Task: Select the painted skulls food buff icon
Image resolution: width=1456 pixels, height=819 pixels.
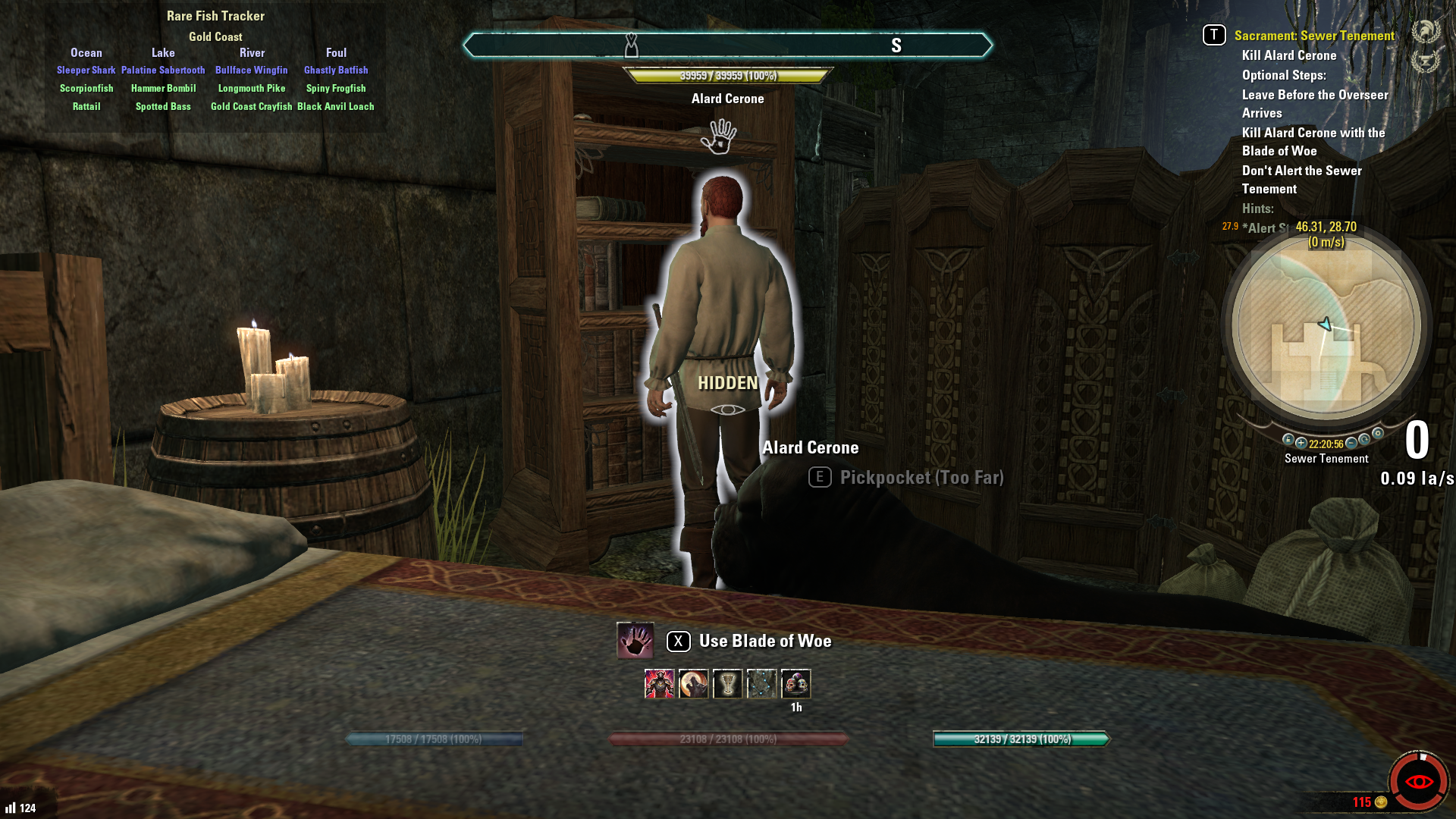Action: point(795,684)
